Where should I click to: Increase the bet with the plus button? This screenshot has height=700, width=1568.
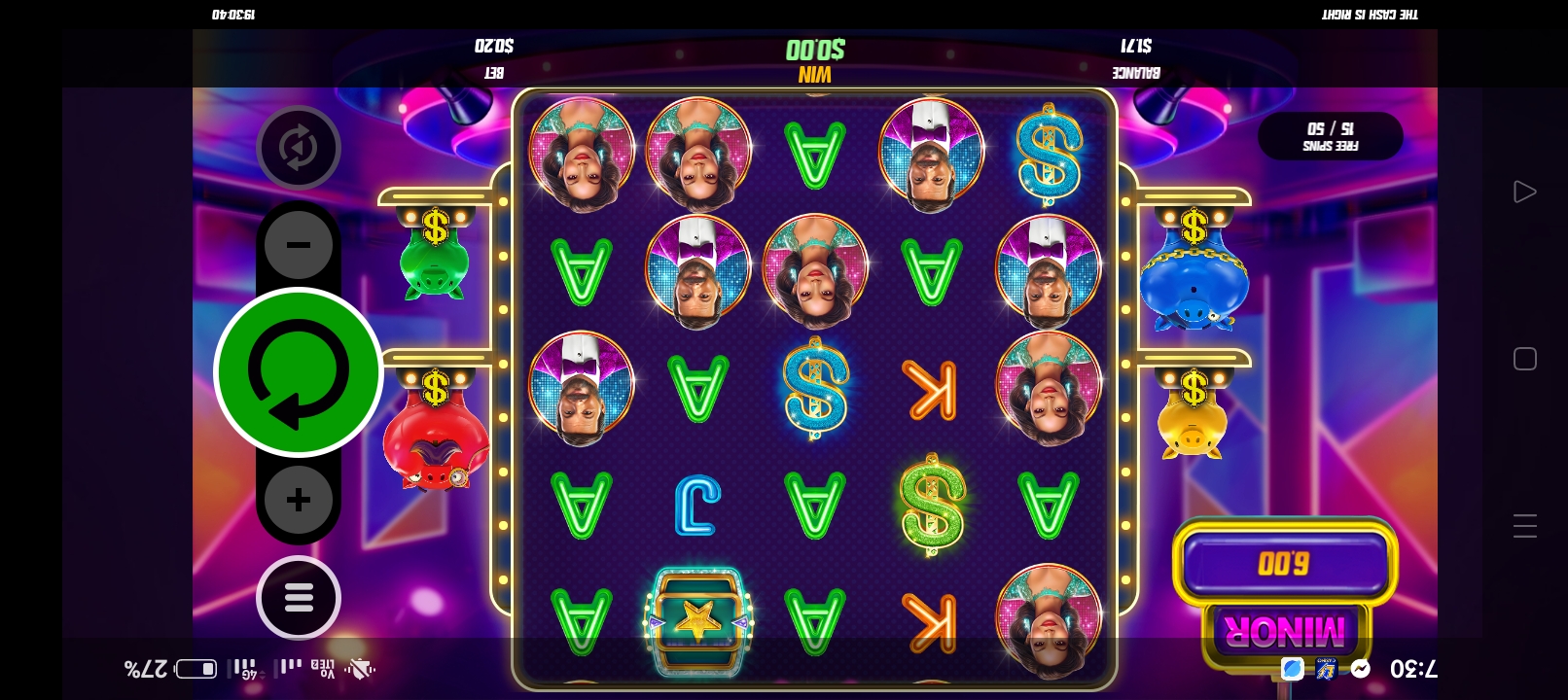tap(299, 500)
